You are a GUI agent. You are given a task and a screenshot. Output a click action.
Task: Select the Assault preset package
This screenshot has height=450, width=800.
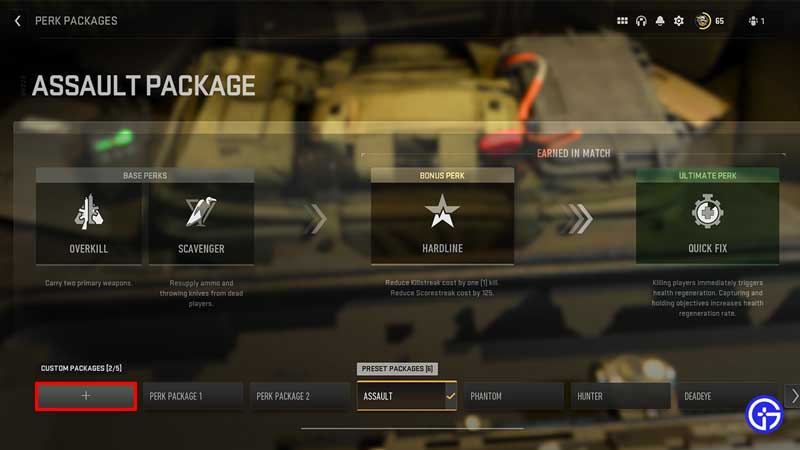pyautogui.click(x=407, y=396)
